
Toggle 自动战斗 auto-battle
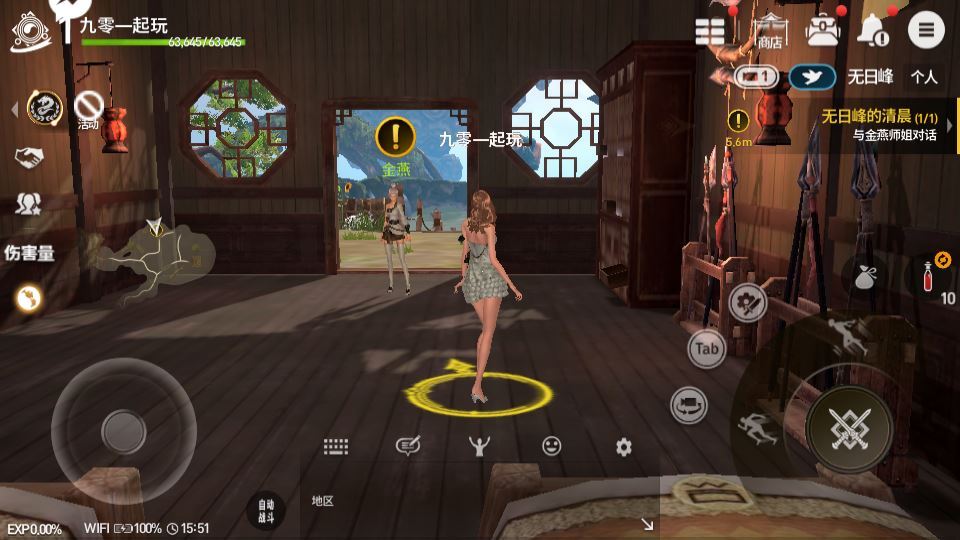click(265, 510)
